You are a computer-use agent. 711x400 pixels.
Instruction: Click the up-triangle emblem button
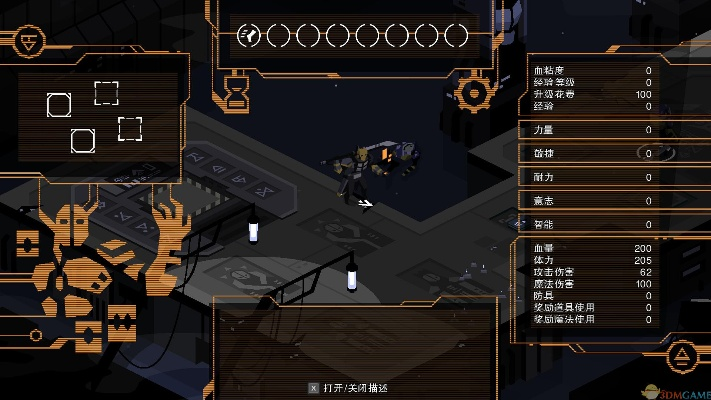(x=680, y=354)
